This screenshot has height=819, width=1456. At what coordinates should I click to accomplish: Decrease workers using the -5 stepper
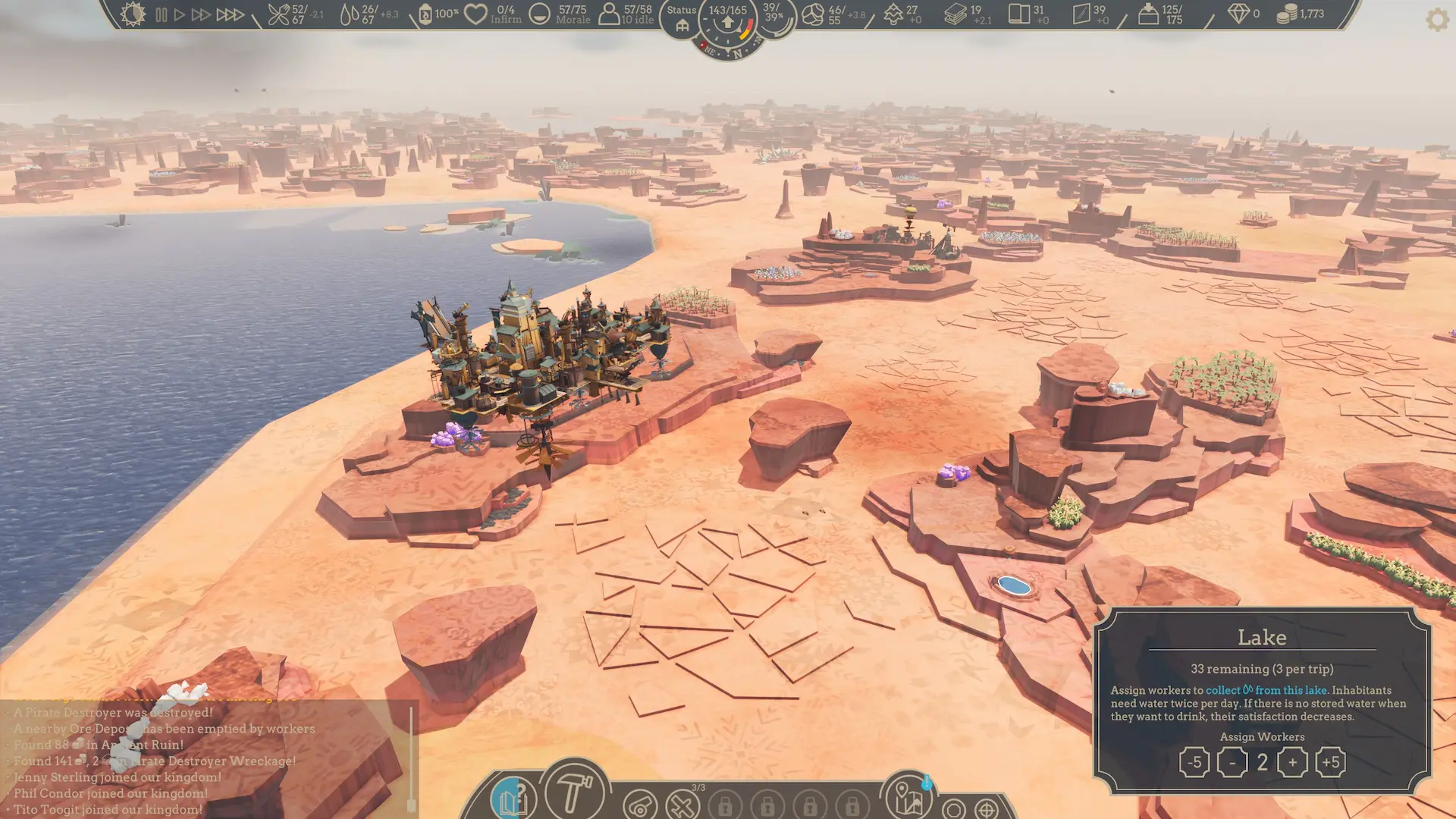point(1194,761)
